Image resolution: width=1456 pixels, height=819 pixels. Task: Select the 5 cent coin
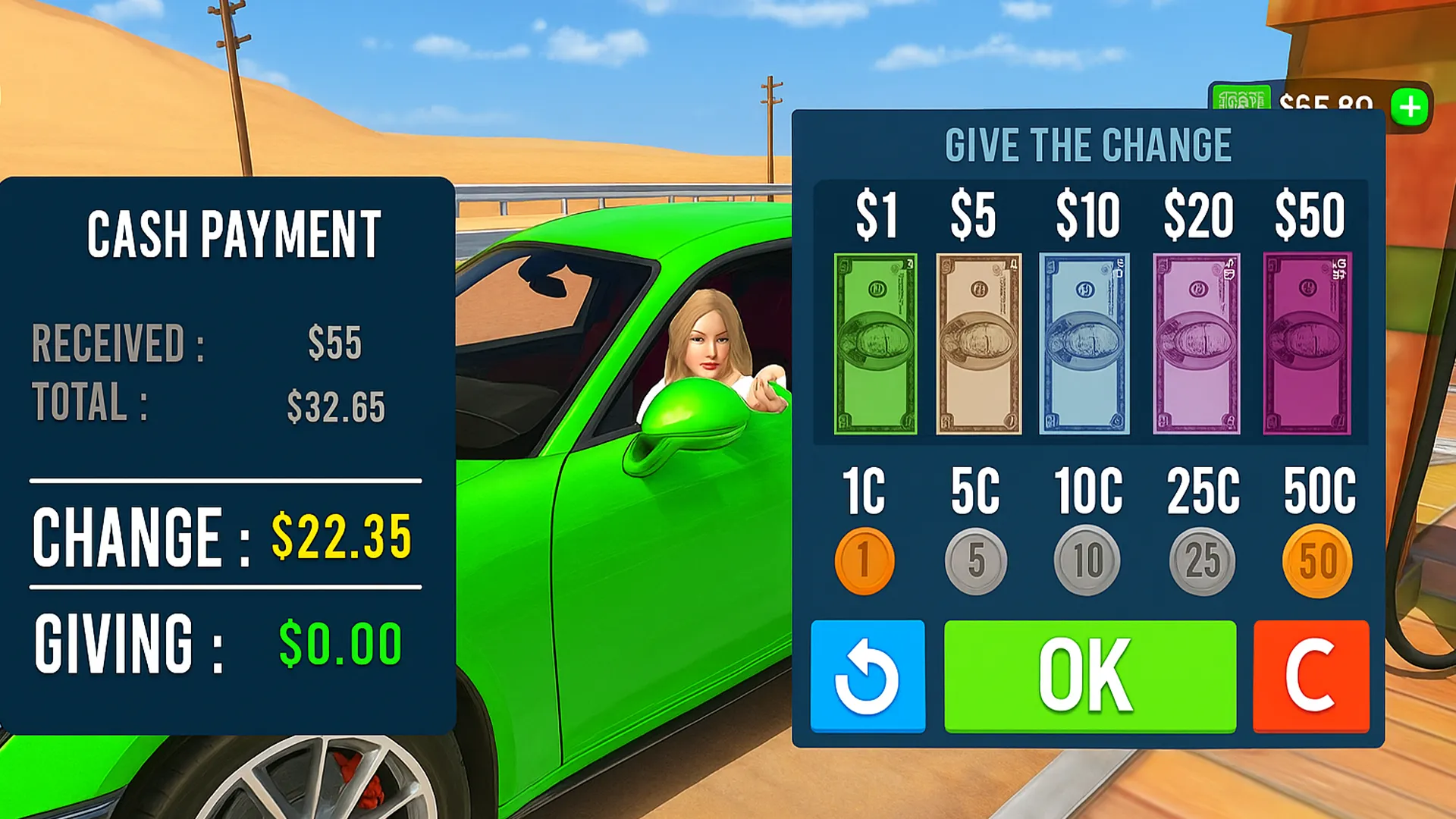point(976,561)
